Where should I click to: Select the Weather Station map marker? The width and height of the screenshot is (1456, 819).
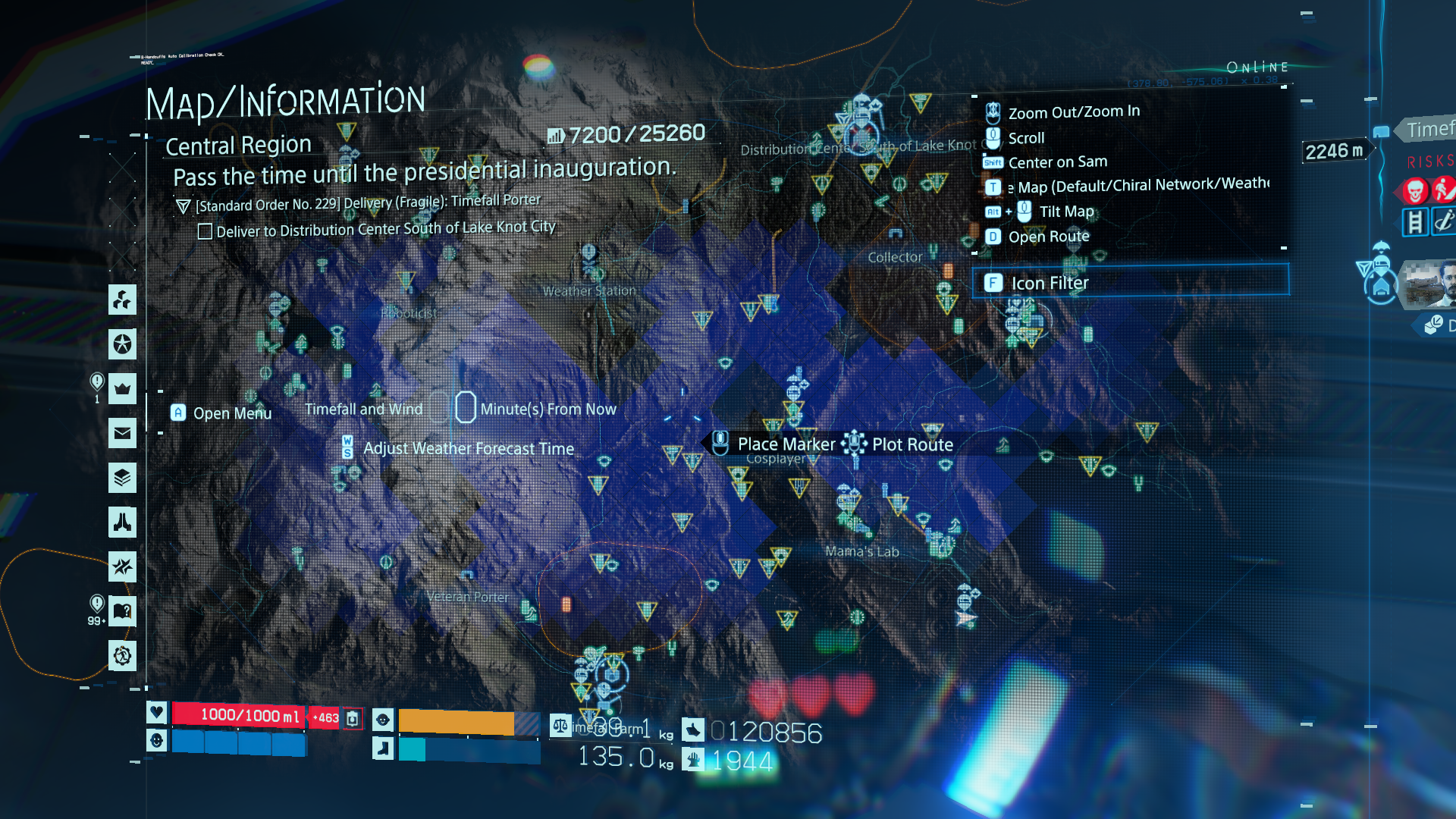click(588, 290)
